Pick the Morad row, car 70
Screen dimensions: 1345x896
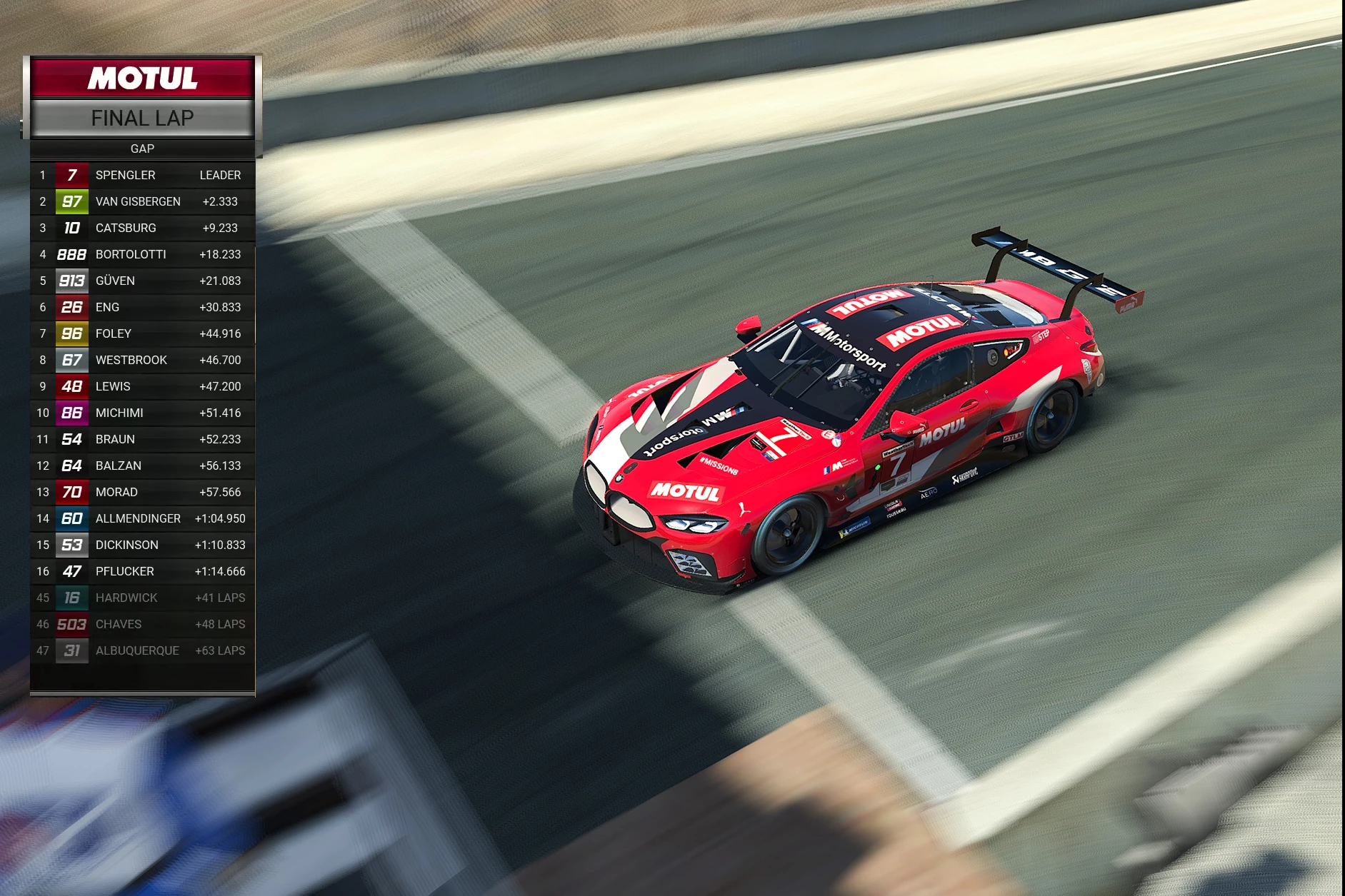tap(142, 492)
